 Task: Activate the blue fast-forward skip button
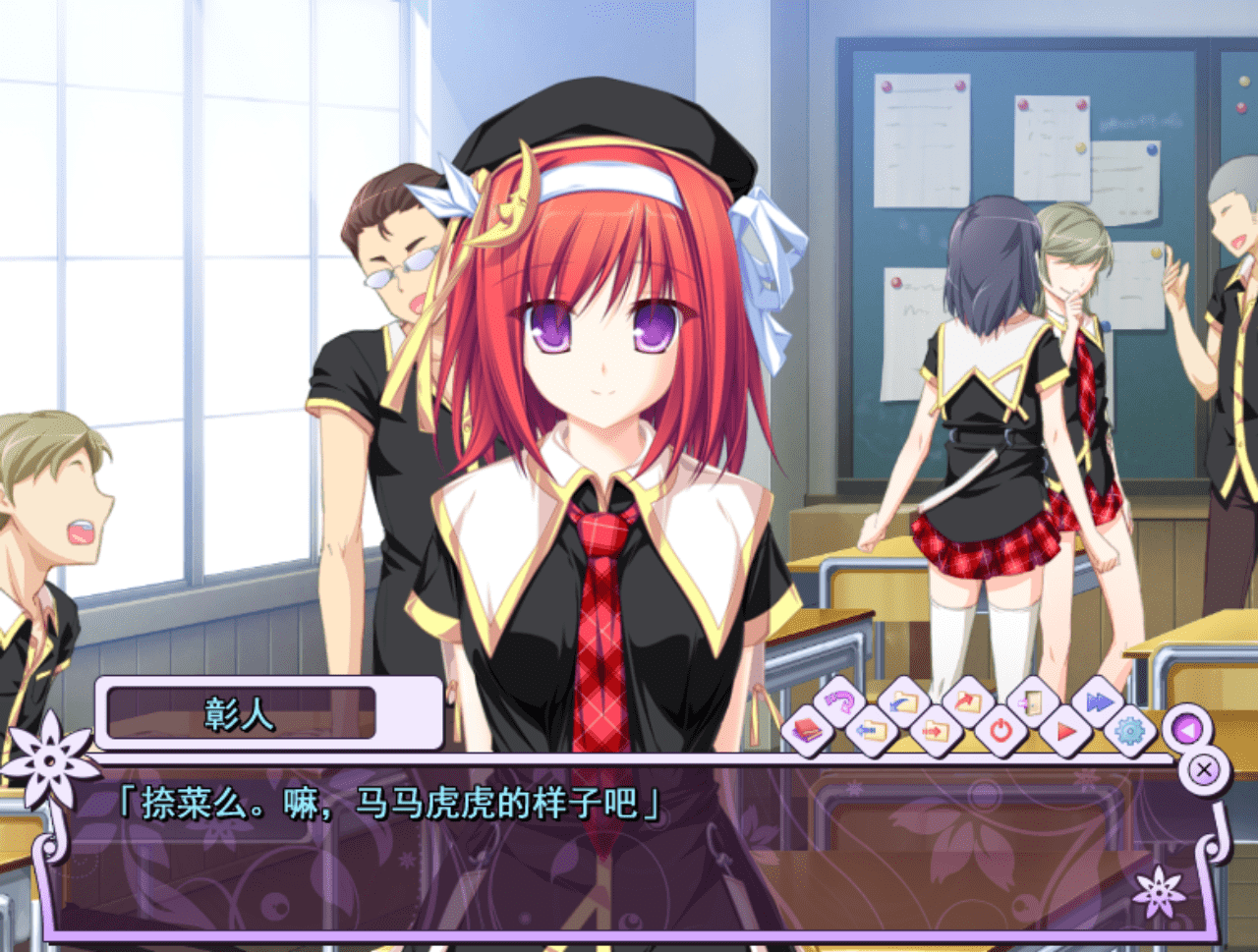pos(1098,701)
